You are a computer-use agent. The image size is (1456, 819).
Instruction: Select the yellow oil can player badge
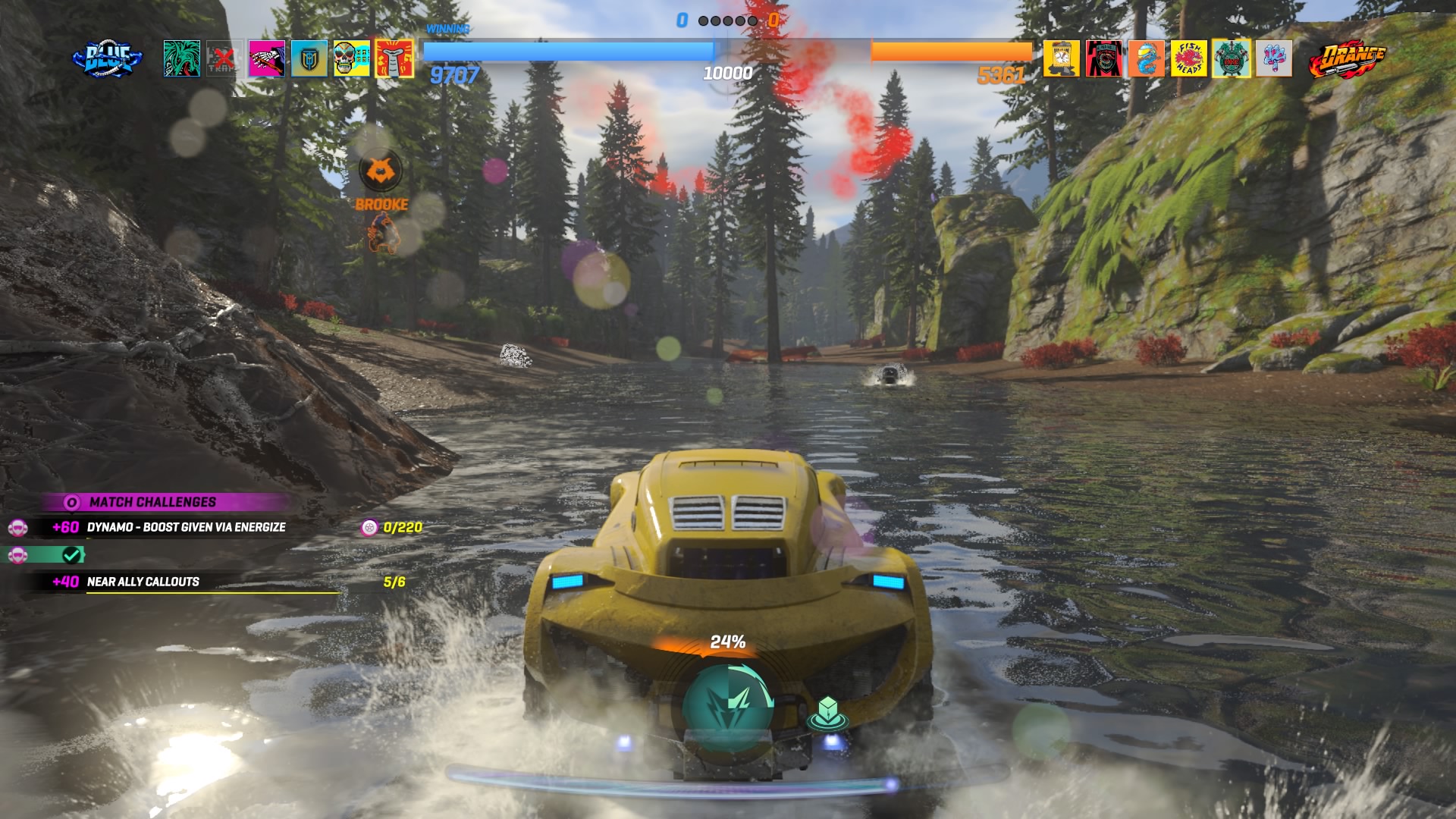pyautogui.click(x=1061, y=58)
